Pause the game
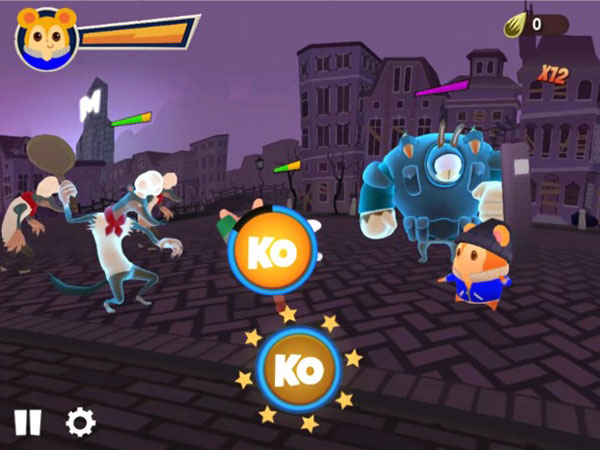This screenshot has width=600, height=450. click(x=28, y=422)
